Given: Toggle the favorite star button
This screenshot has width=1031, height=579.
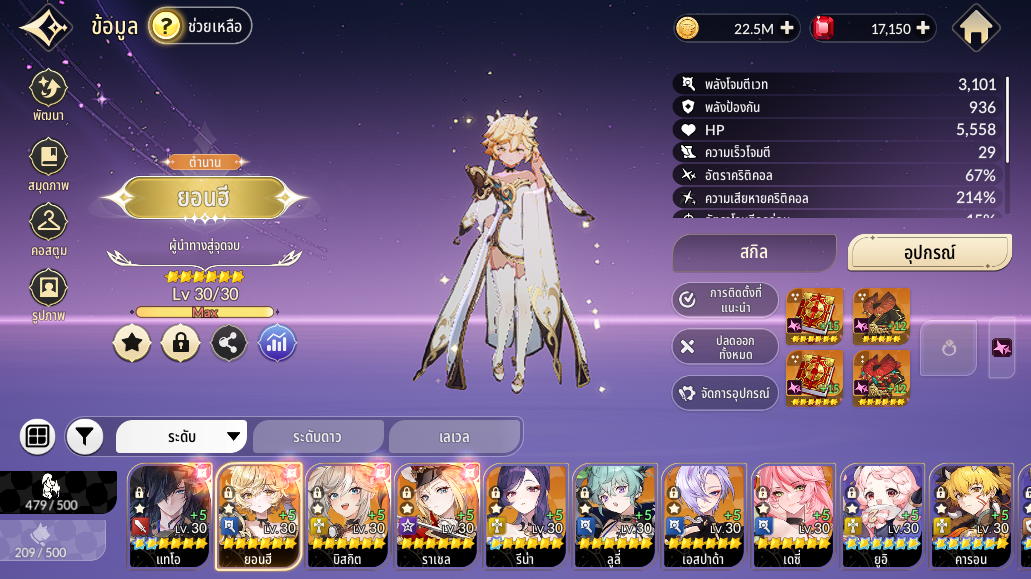Looking at the screenshot, I should click(132, 343).
